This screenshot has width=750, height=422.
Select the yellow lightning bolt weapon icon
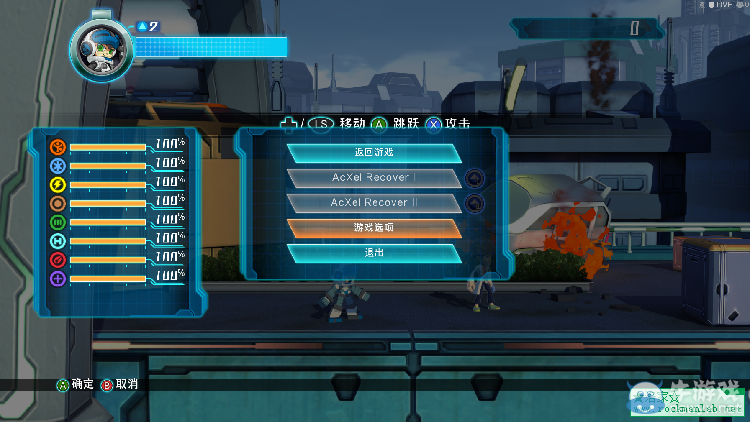point(57,185)
